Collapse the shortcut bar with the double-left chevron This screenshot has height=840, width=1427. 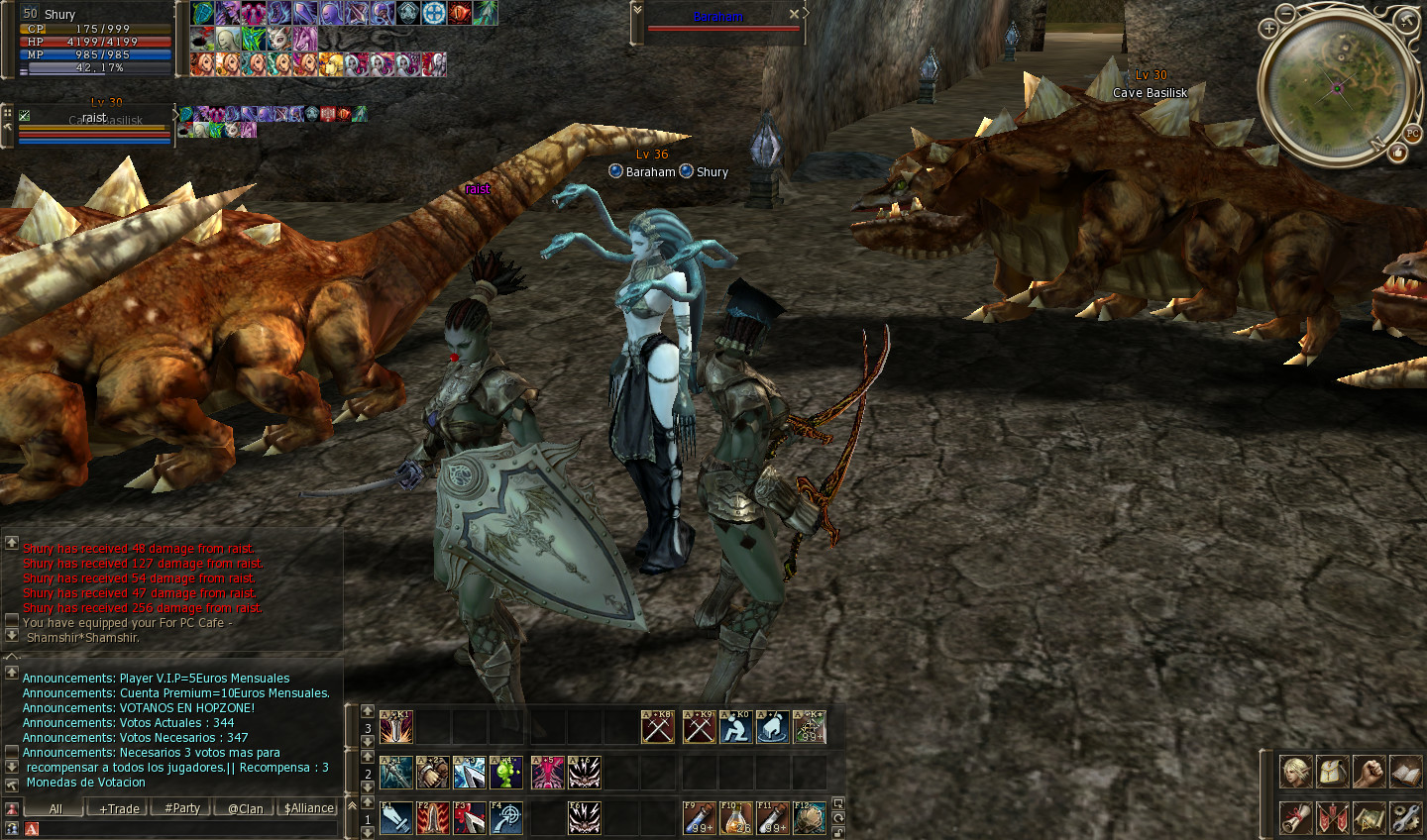pos(352,804)
